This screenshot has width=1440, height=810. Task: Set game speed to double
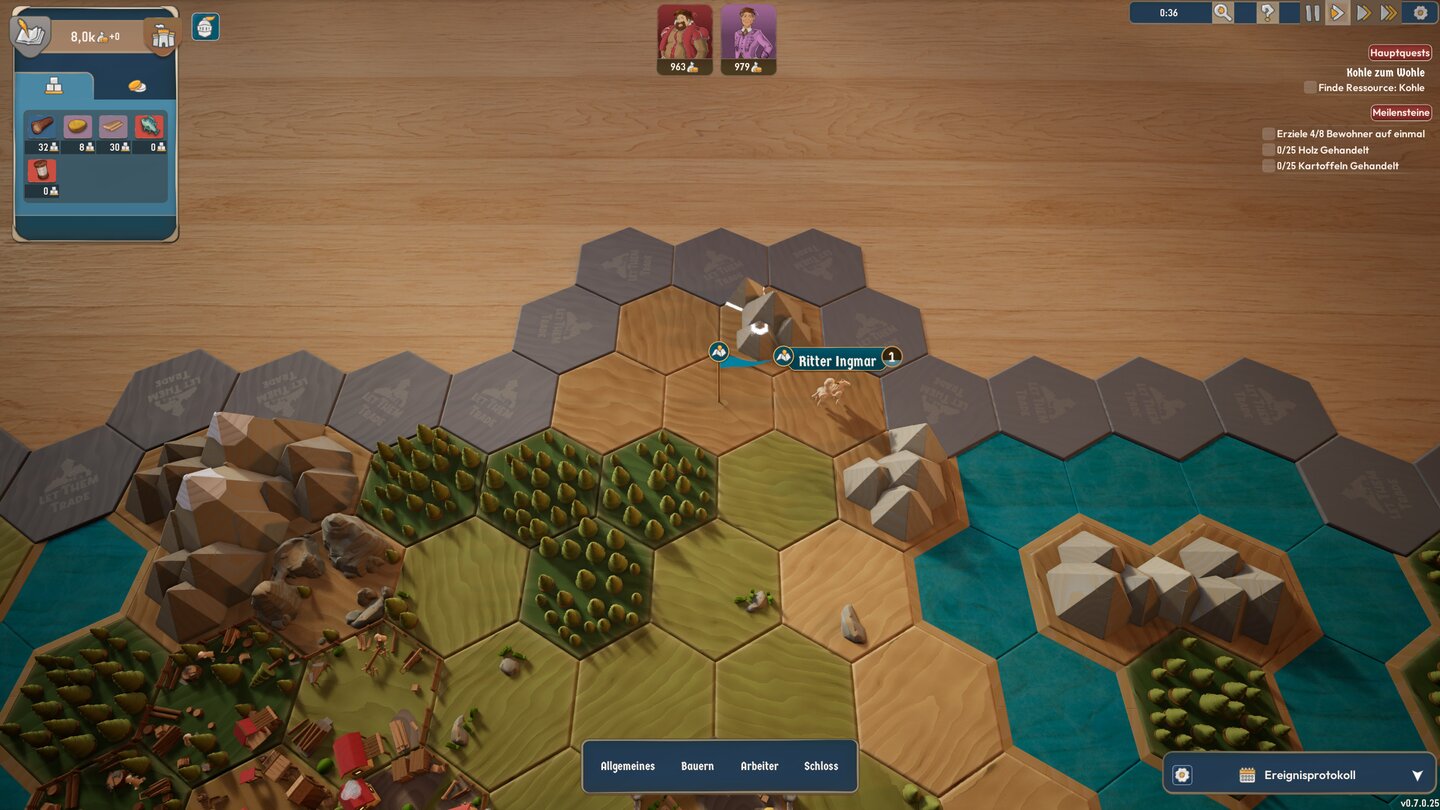click(x=1363, y=13)
